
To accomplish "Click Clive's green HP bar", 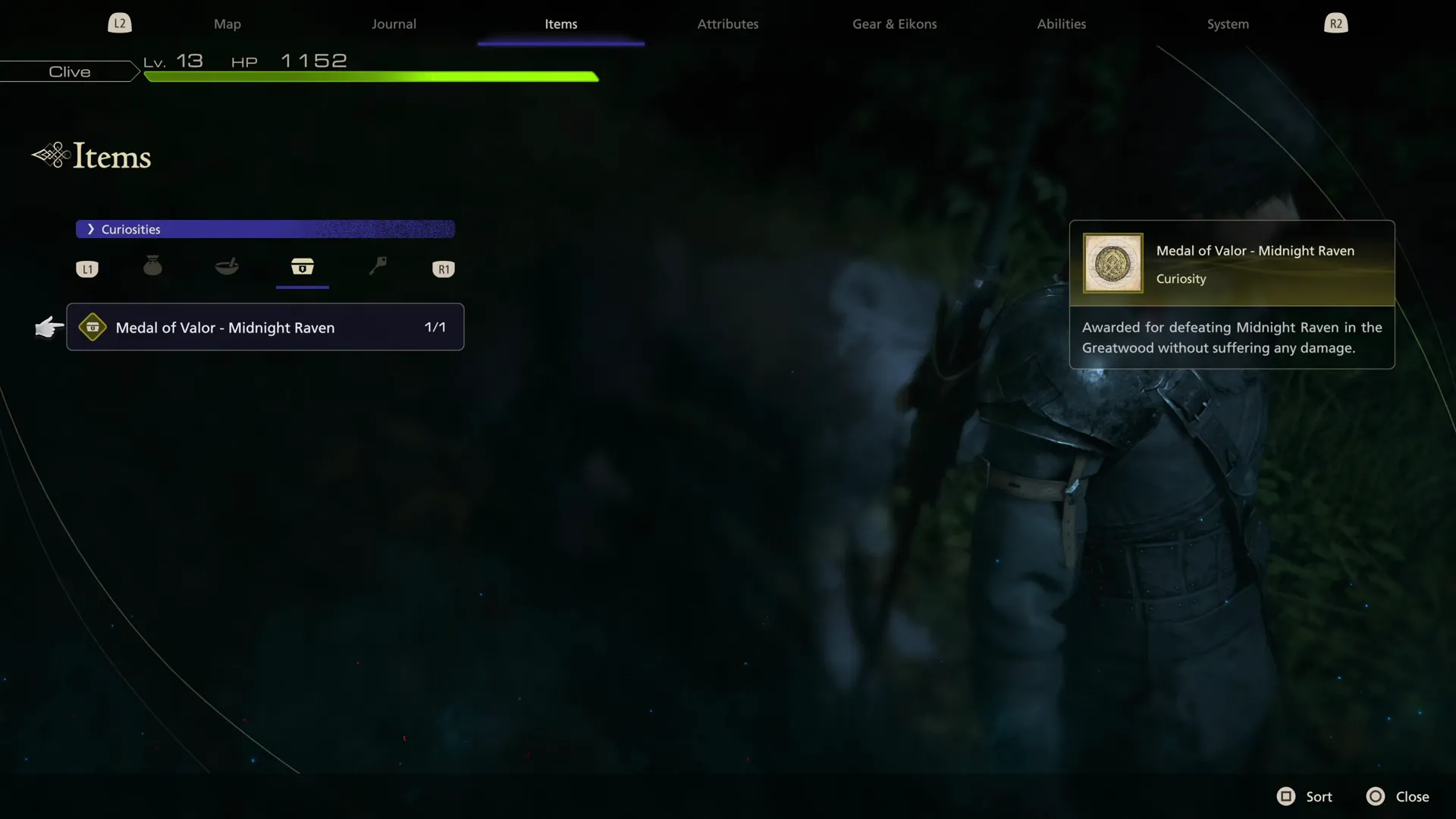I will click(372, 77).
